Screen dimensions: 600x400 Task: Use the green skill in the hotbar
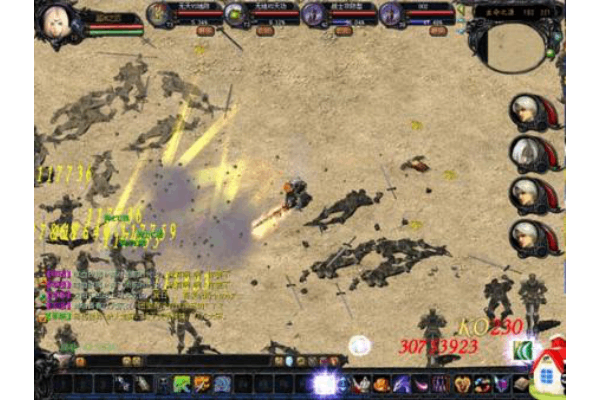coord(182,384)
